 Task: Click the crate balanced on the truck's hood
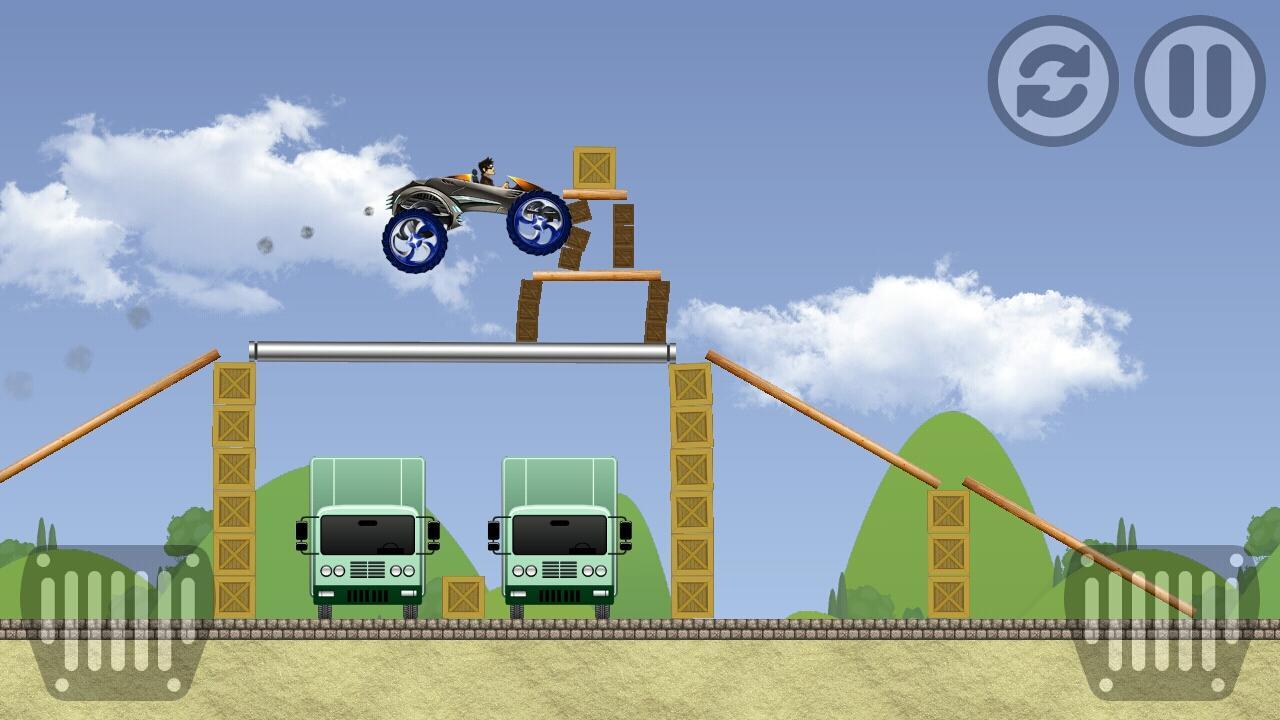click(x=594, y=165)
